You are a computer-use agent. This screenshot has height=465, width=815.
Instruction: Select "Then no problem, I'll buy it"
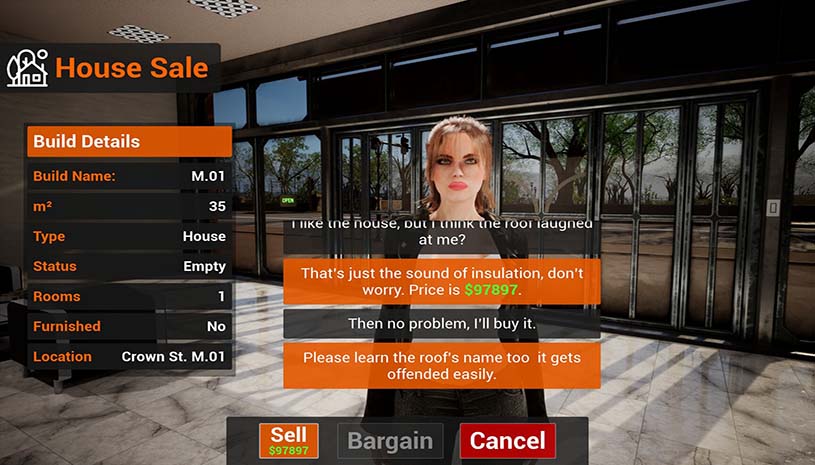point(441,323)
